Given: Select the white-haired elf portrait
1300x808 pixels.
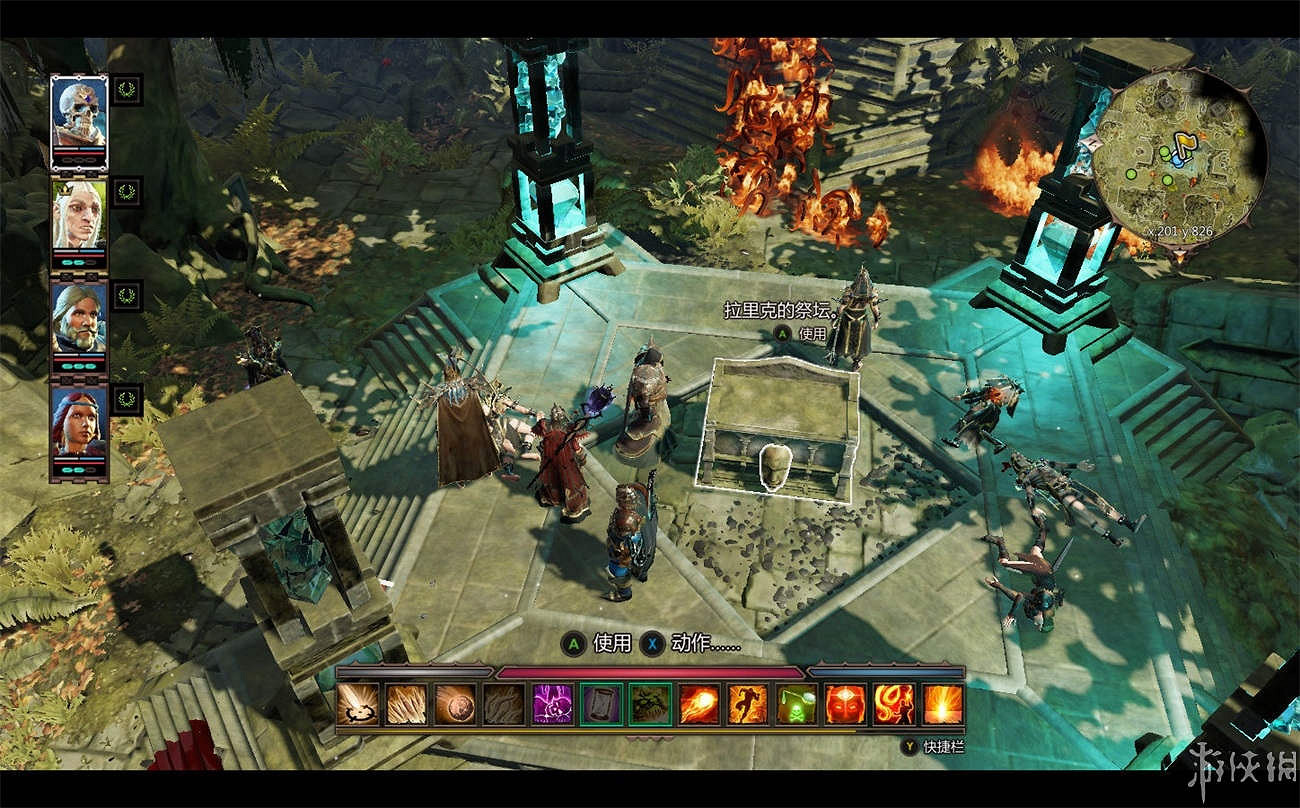Looking at the screenshot, I should [79, 212].
